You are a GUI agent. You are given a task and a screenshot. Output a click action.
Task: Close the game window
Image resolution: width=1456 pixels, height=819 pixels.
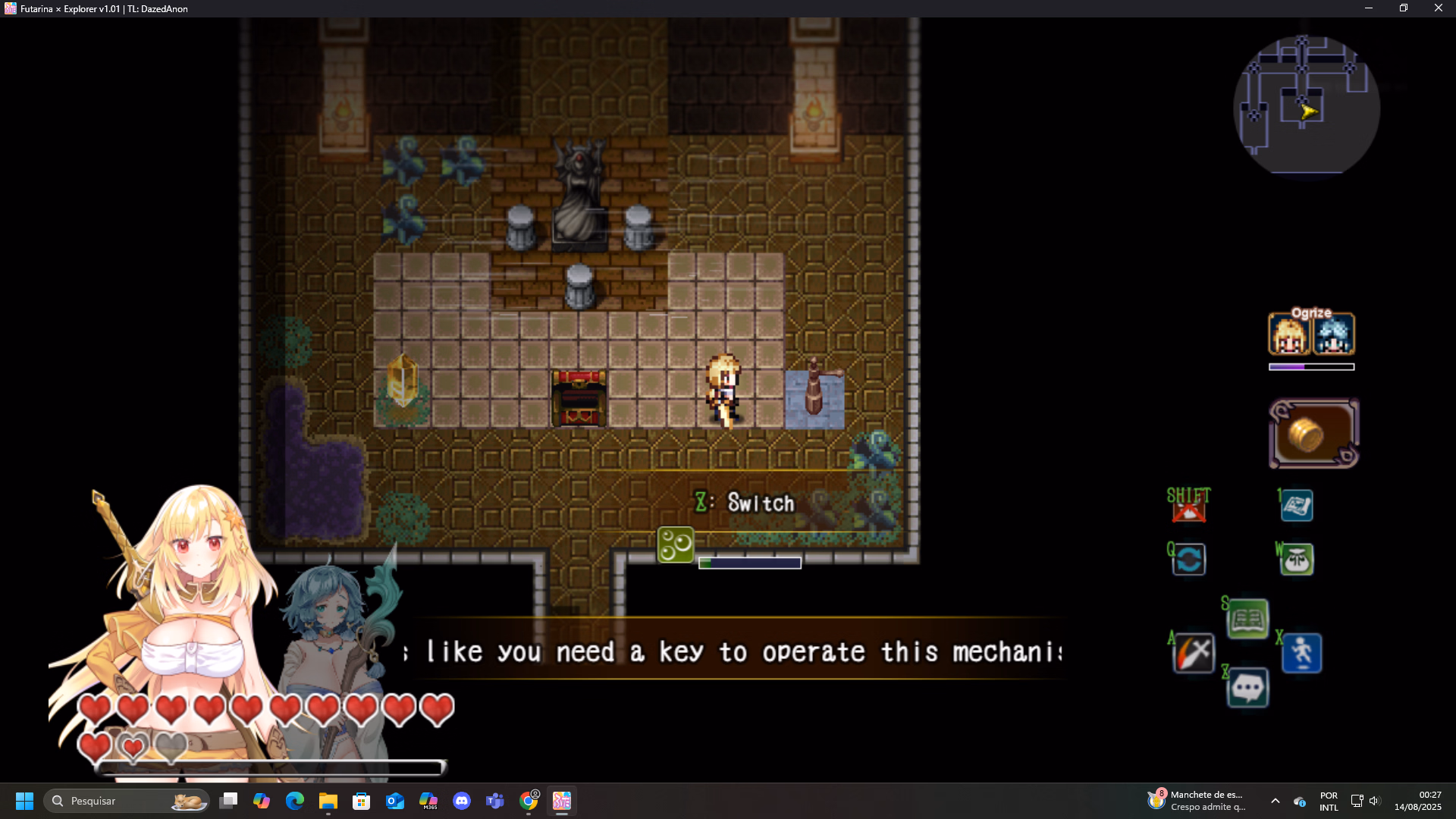click(x=1439, y=8)
